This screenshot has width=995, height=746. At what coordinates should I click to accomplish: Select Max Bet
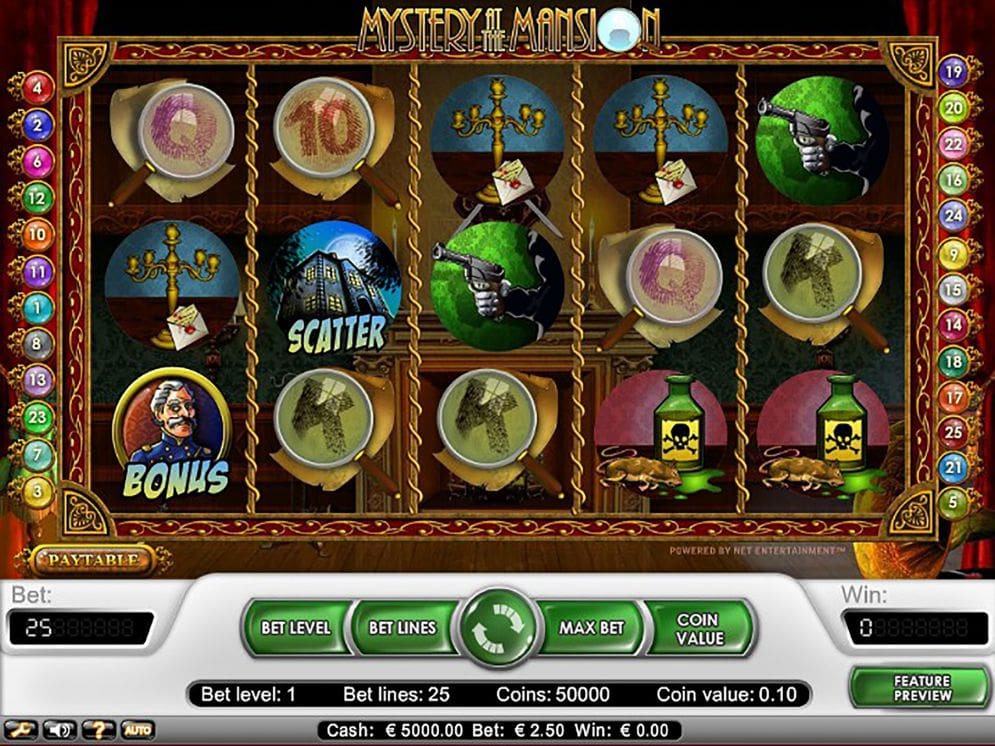[x=591, y=628]
